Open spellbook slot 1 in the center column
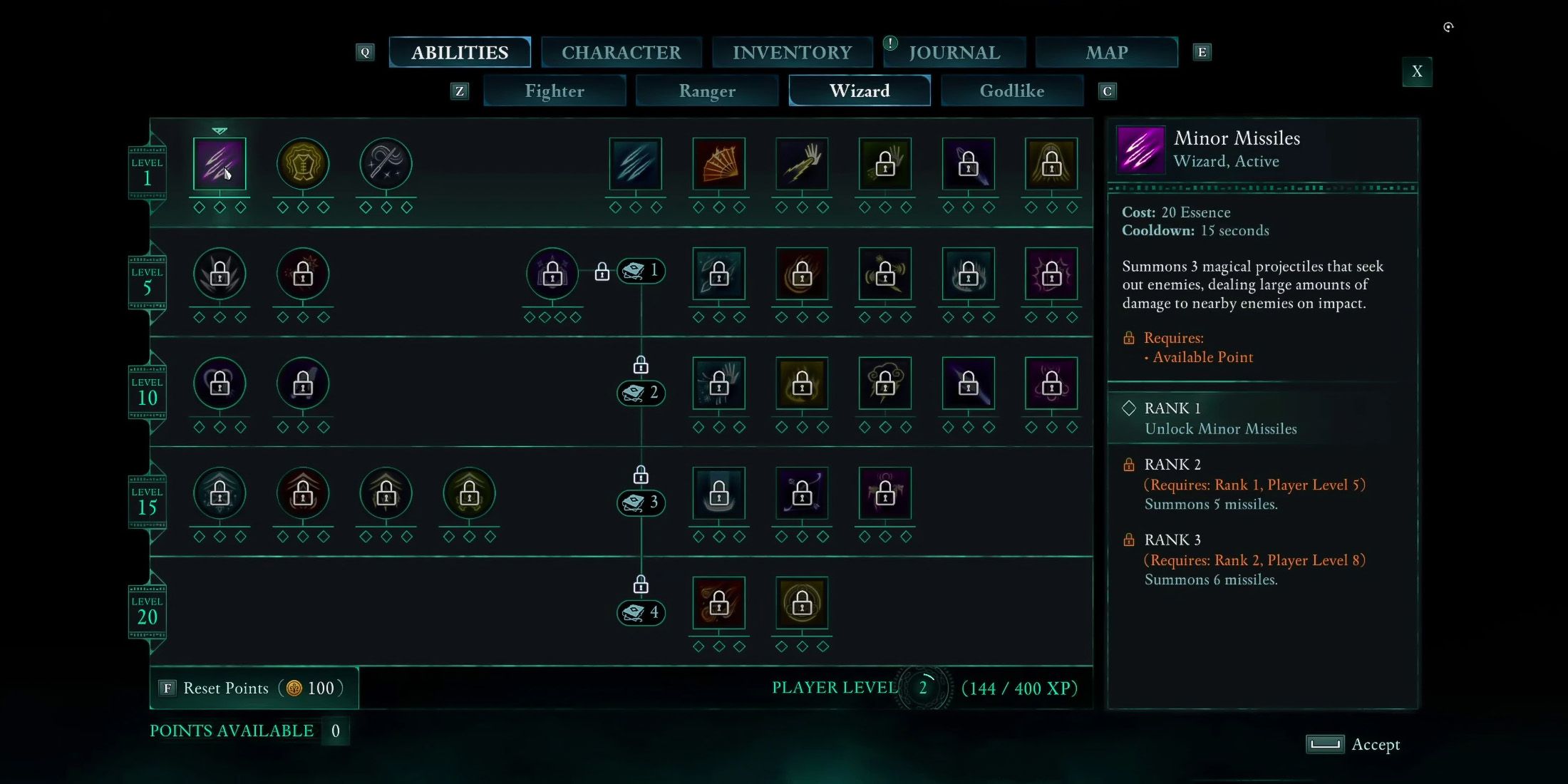This screenshot has width=1568, height=784. 640,271
